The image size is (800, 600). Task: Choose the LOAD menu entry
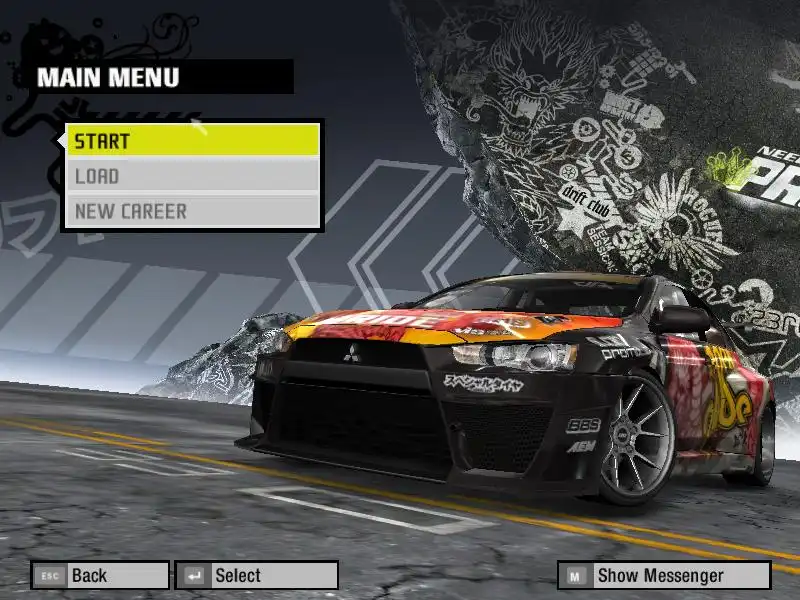pyautogui.click(x=192, y=177)
